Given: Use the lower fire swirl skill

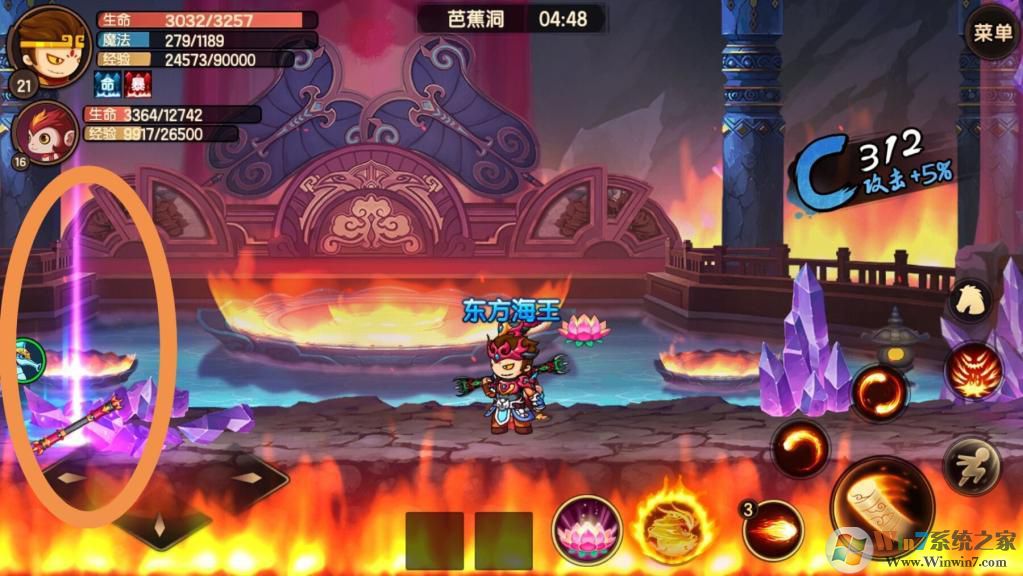Looking at the screenshot, I should pos(800,448).
